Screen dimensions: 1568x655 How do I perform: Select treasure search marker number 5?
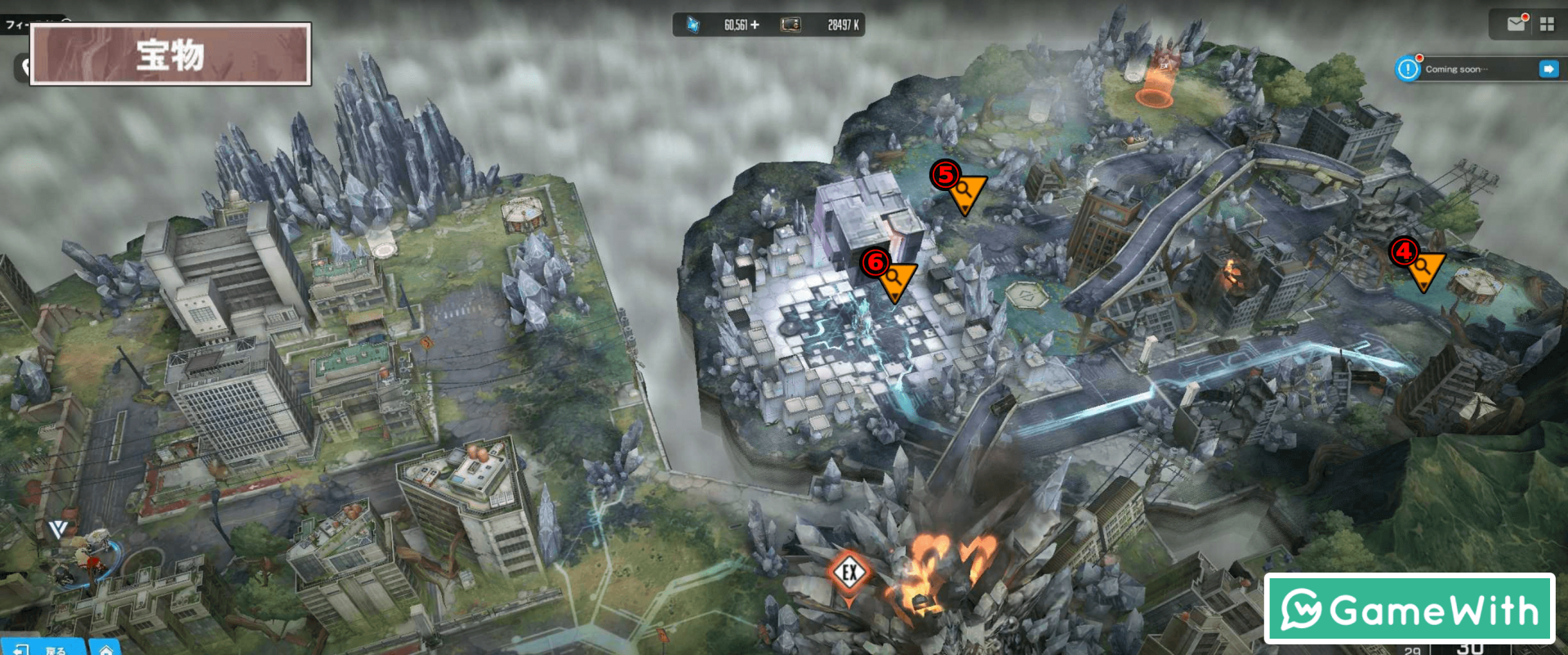pos(965,193)
